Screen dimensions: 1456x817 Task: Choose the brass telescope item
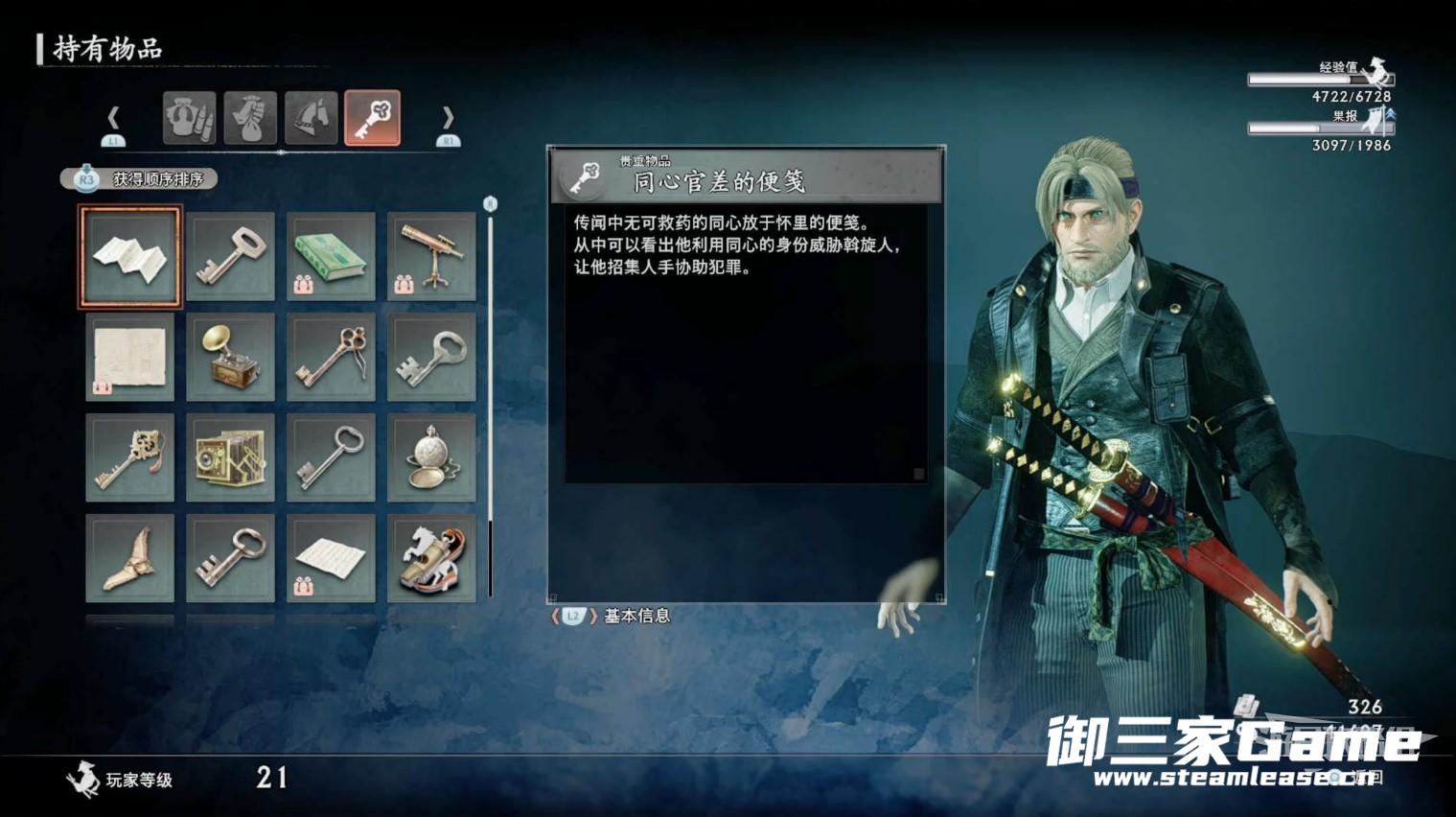pyautogui.click(x=431, y=257)
